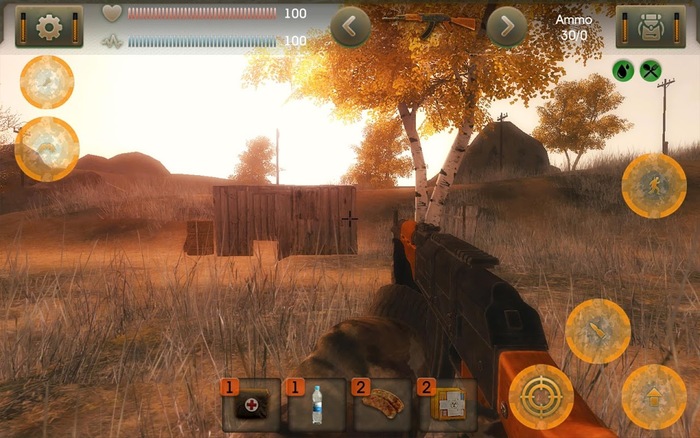Screen dimensions: 700x438
Task: Tap the bullet reload button
Action: (598, 331)
